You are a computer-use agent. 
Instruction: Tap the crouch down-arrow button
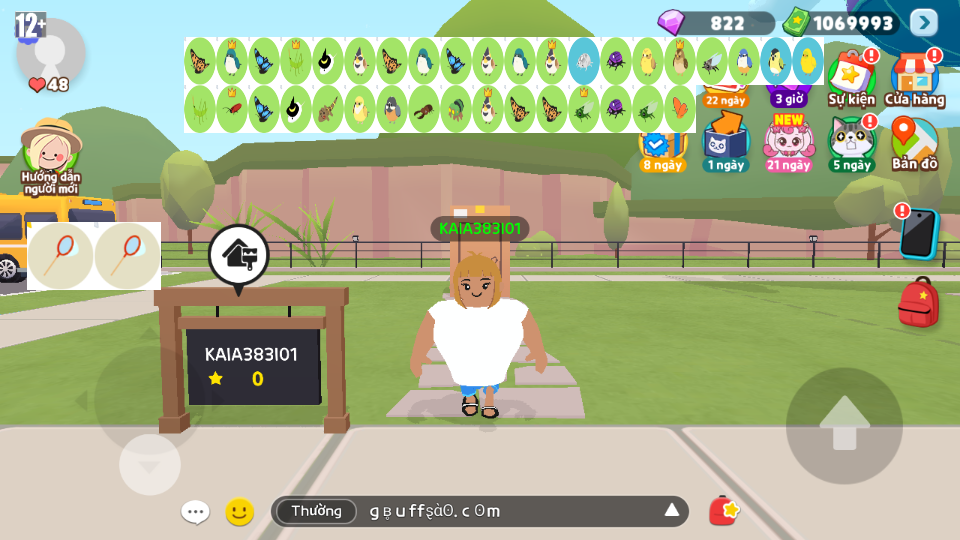[x=150, y=465]
